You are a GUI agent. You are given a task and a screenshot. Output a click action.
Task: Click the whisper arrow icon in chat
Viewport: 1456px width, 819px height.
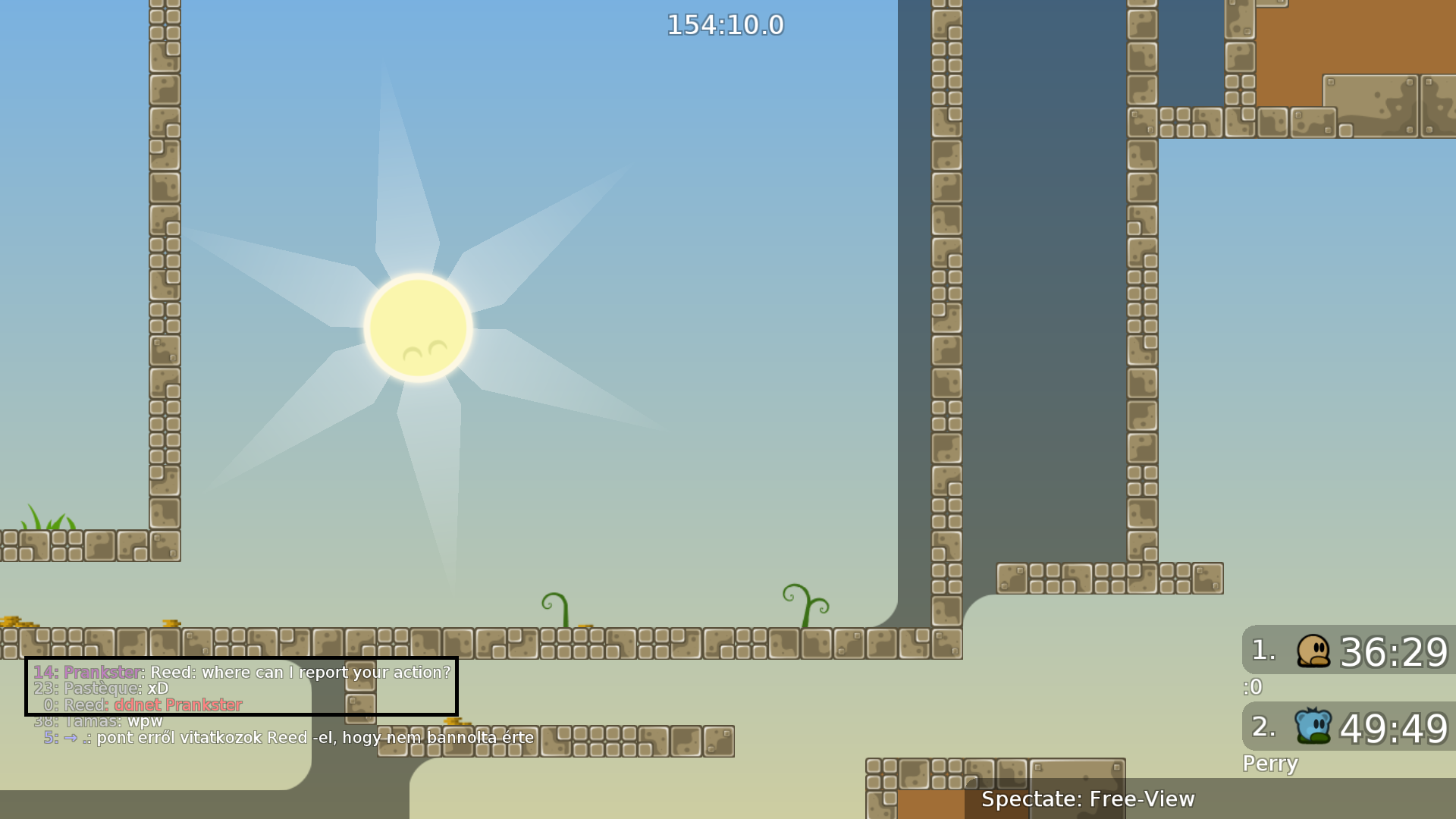(69, 738)
